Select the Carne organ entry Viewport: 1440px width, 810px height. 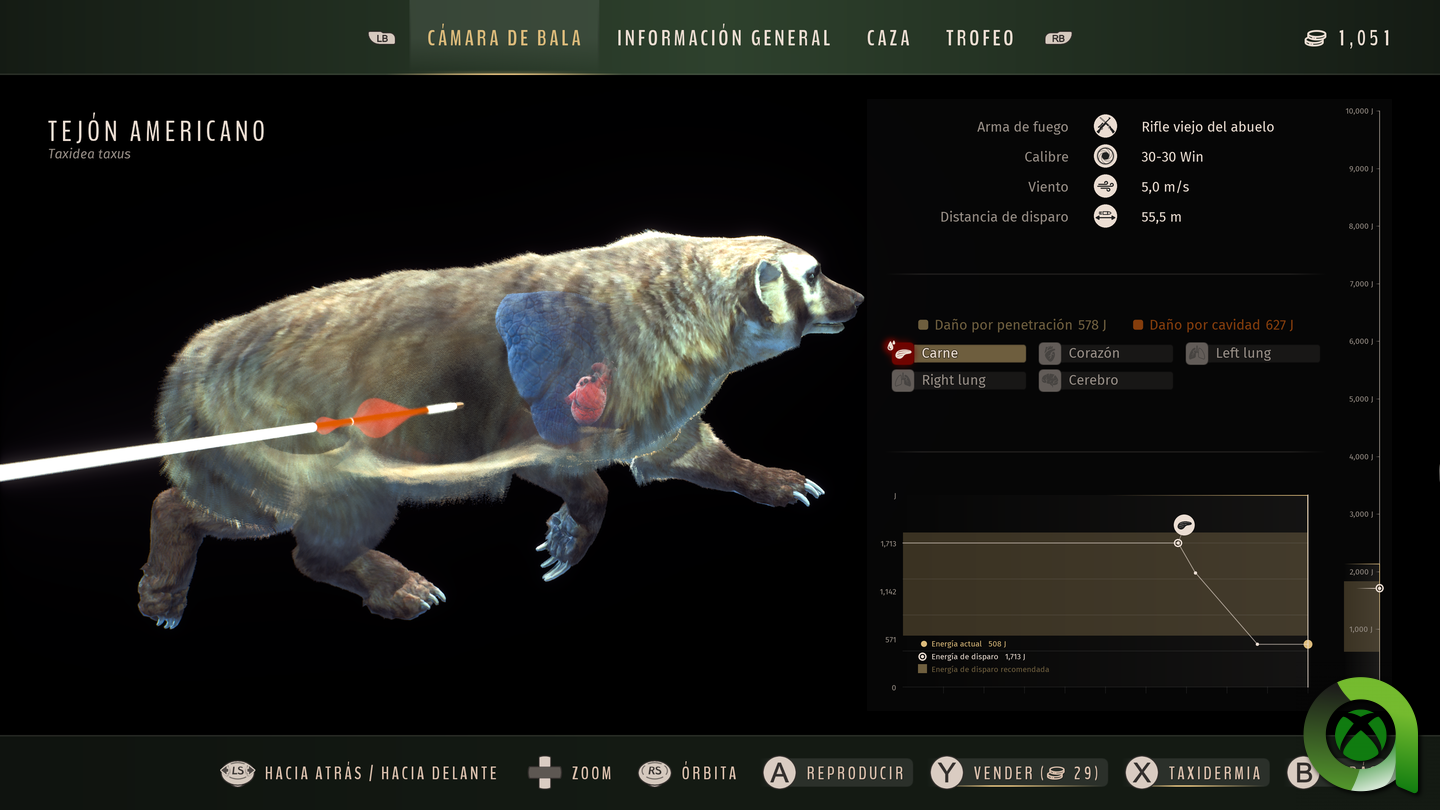(958, 353)
